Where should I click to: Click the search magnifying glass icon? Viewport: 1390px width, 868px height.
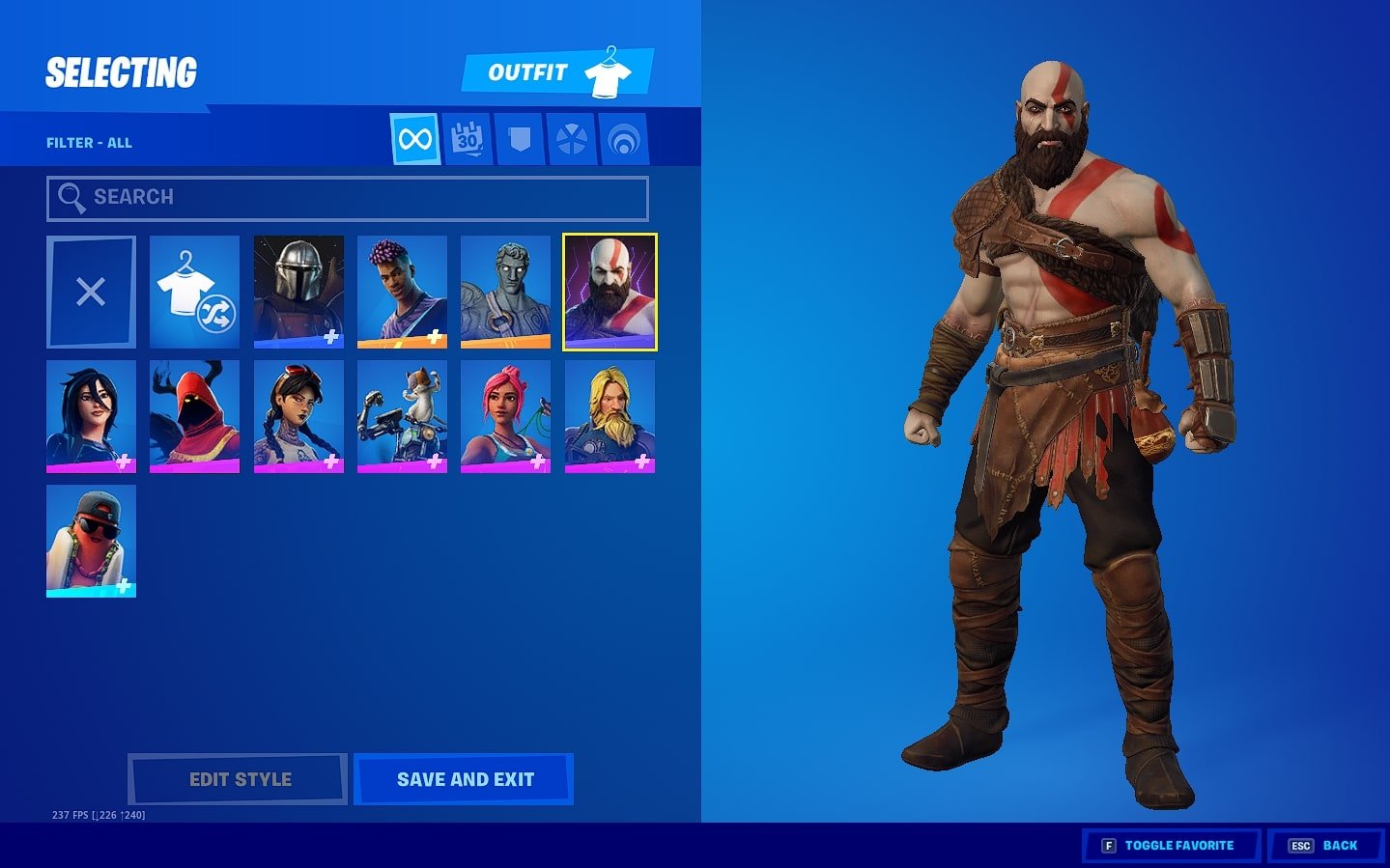pyautogui.click(x=71, y=197)
